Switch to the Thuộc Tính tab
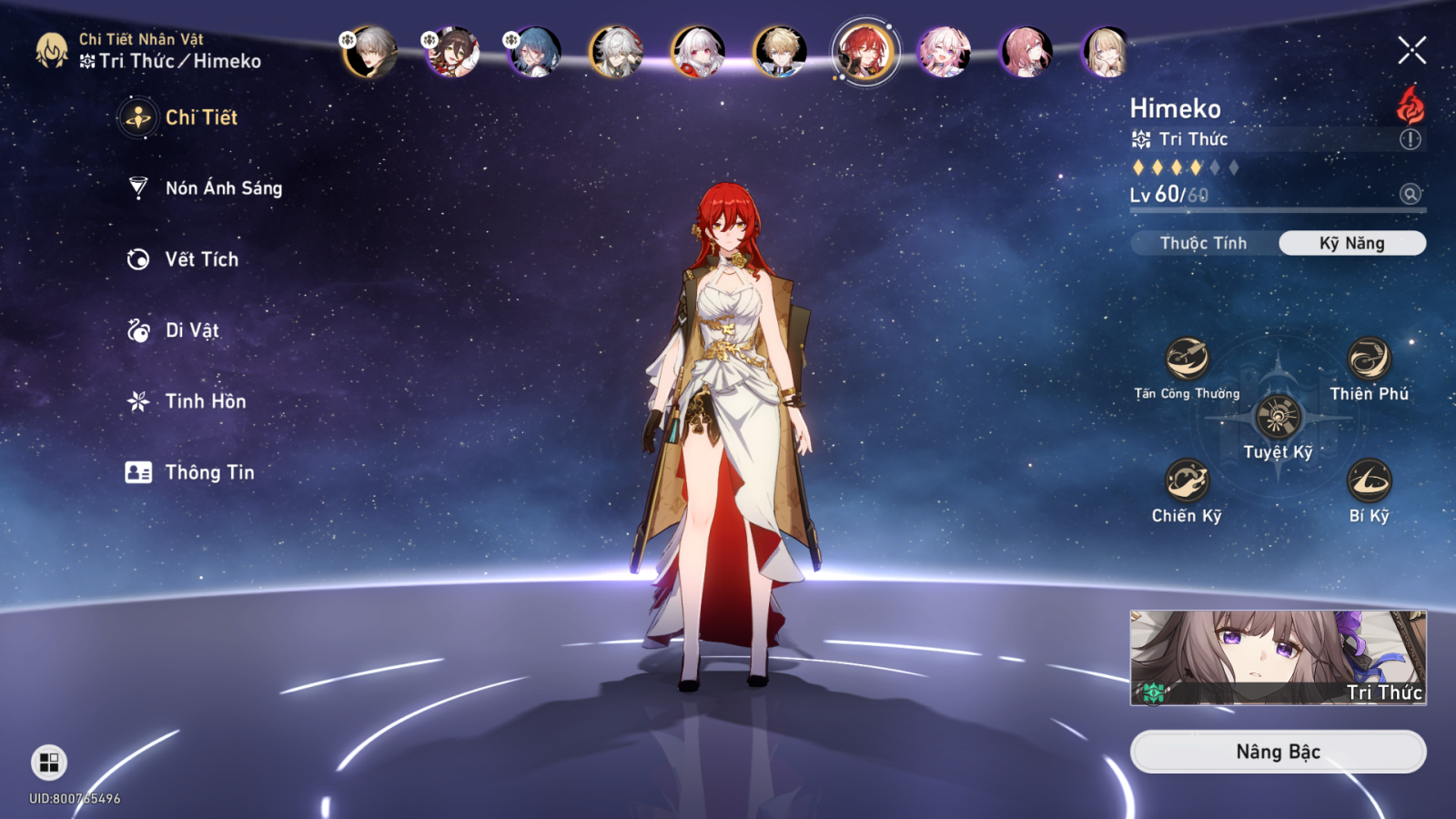This screenshot has height=819, width=1456. pyautogui.click(x=1203, y=243)
